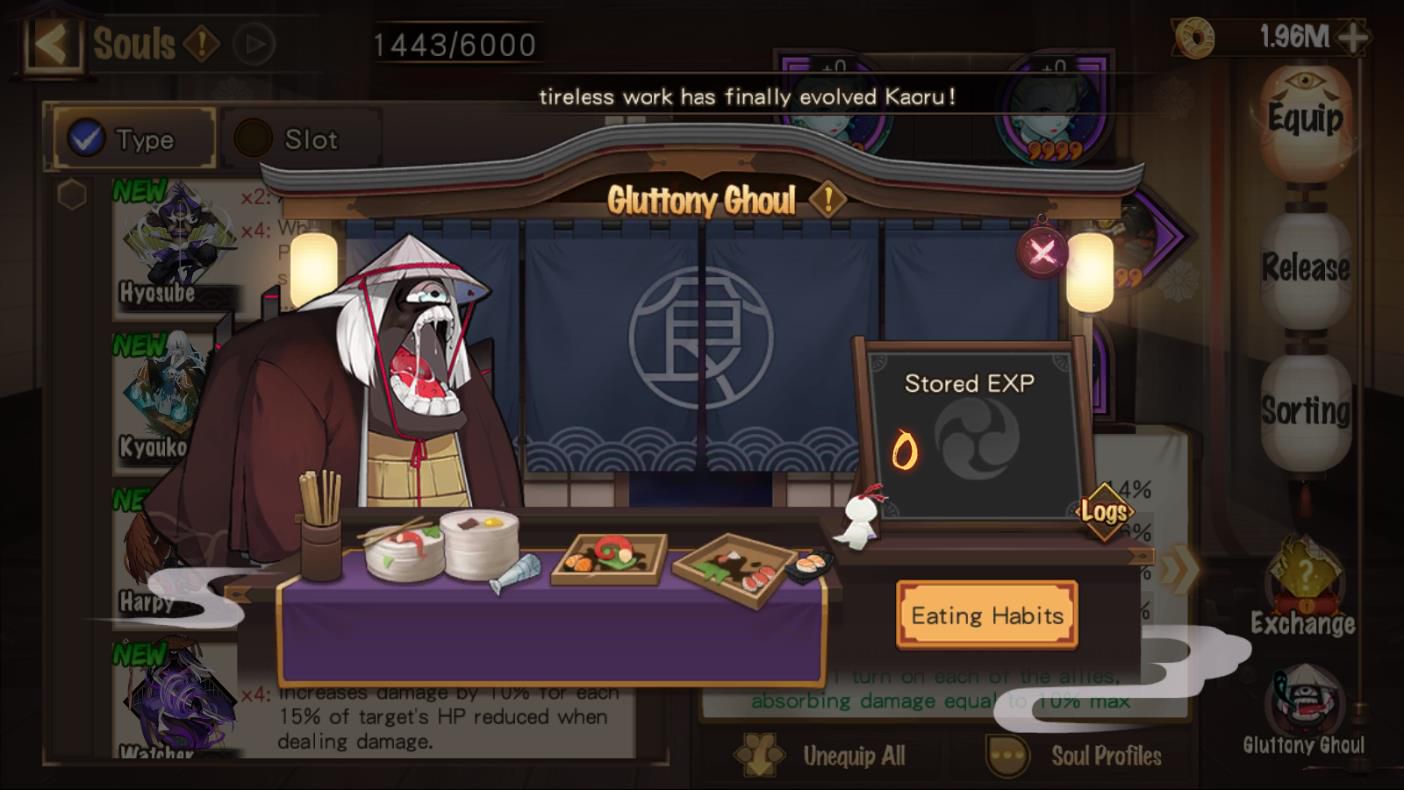Screen dimensions: 1404x790
Task: Open the Souls help exclamation icon
Action: click(x=201, y=44)
